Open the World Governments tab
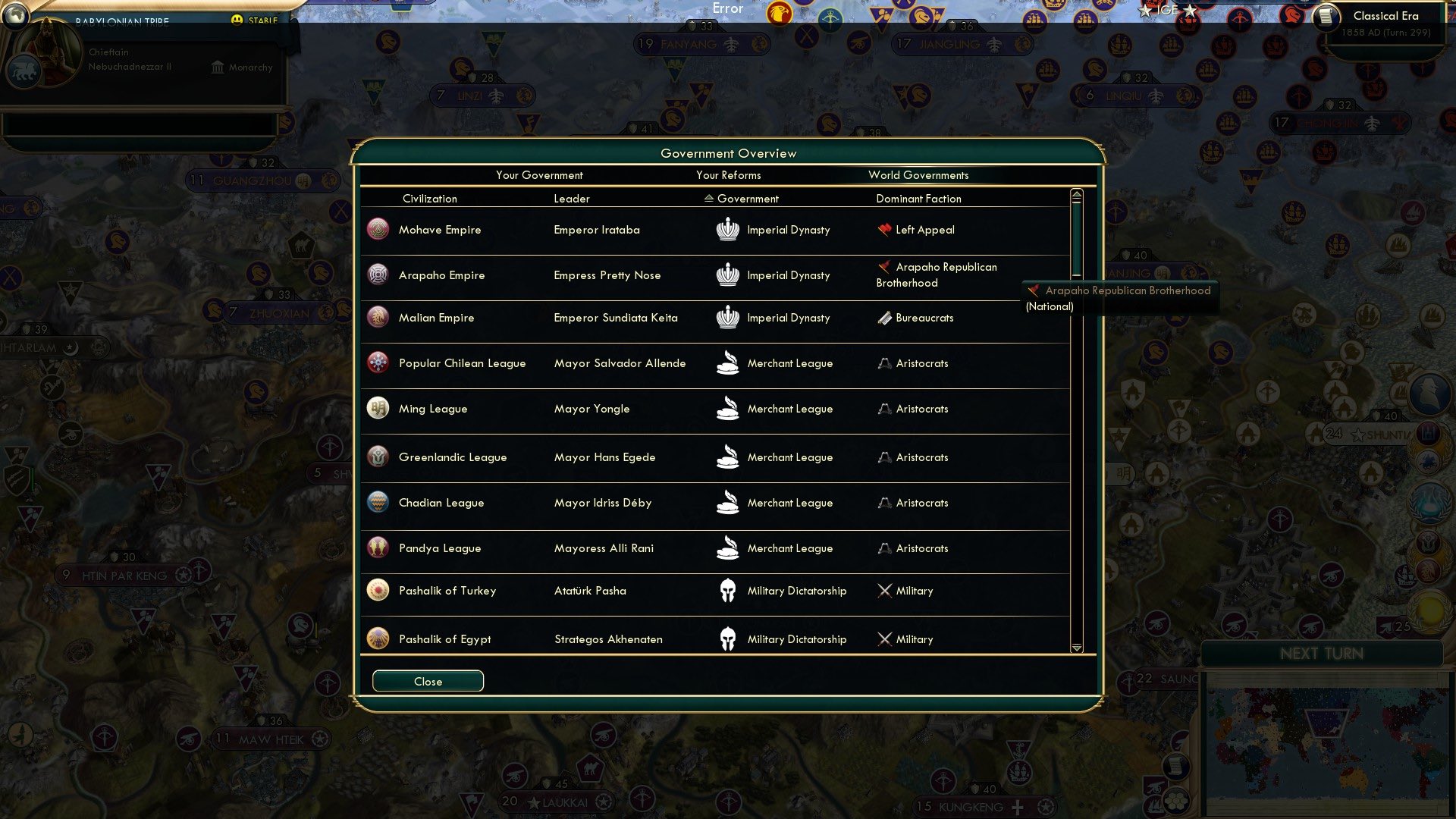Image resolution: width=1456 pixels, height=819 pixels. (918, 175)
